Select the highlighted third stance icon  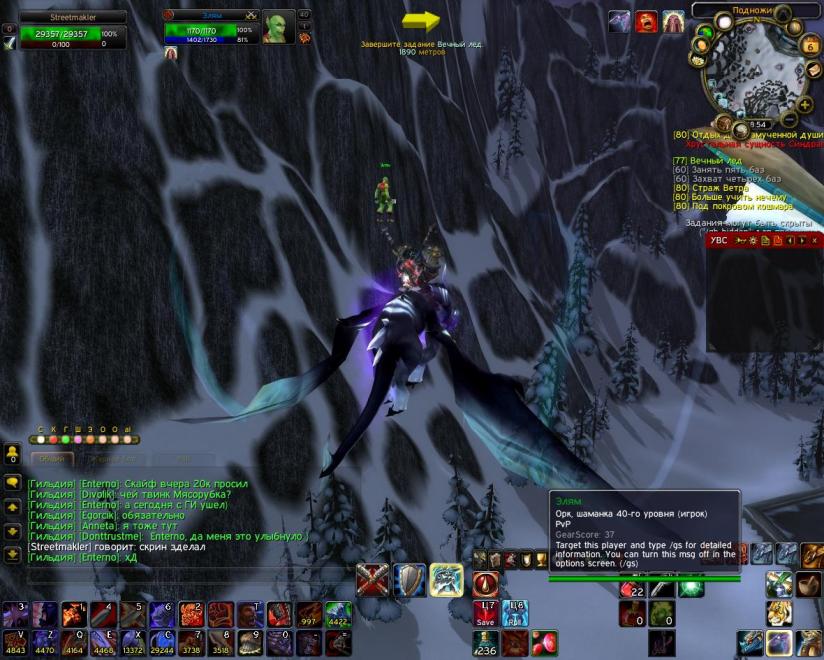pos(446,580)
